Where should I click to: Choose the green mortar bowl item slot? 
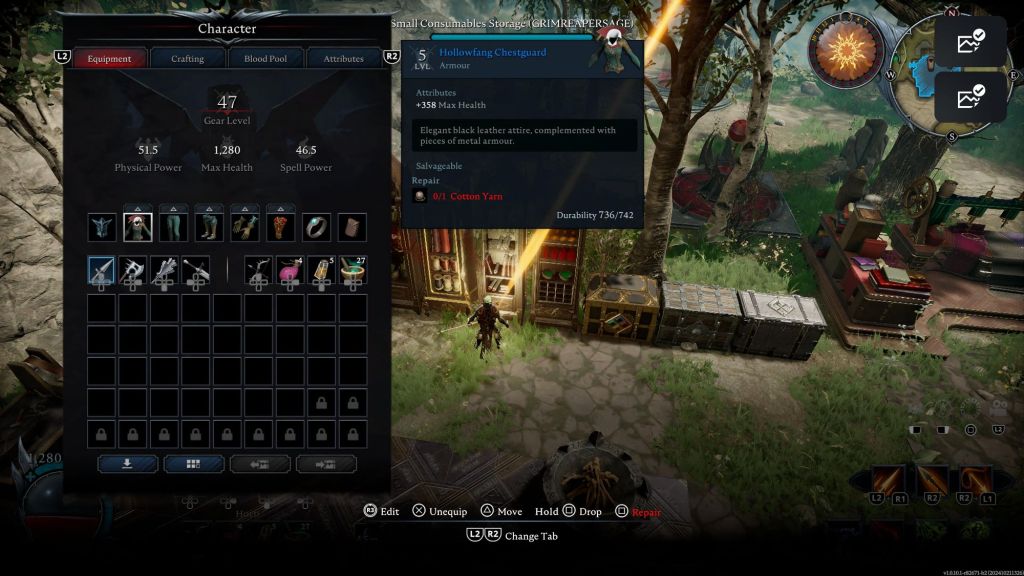[x=351, y=270]
